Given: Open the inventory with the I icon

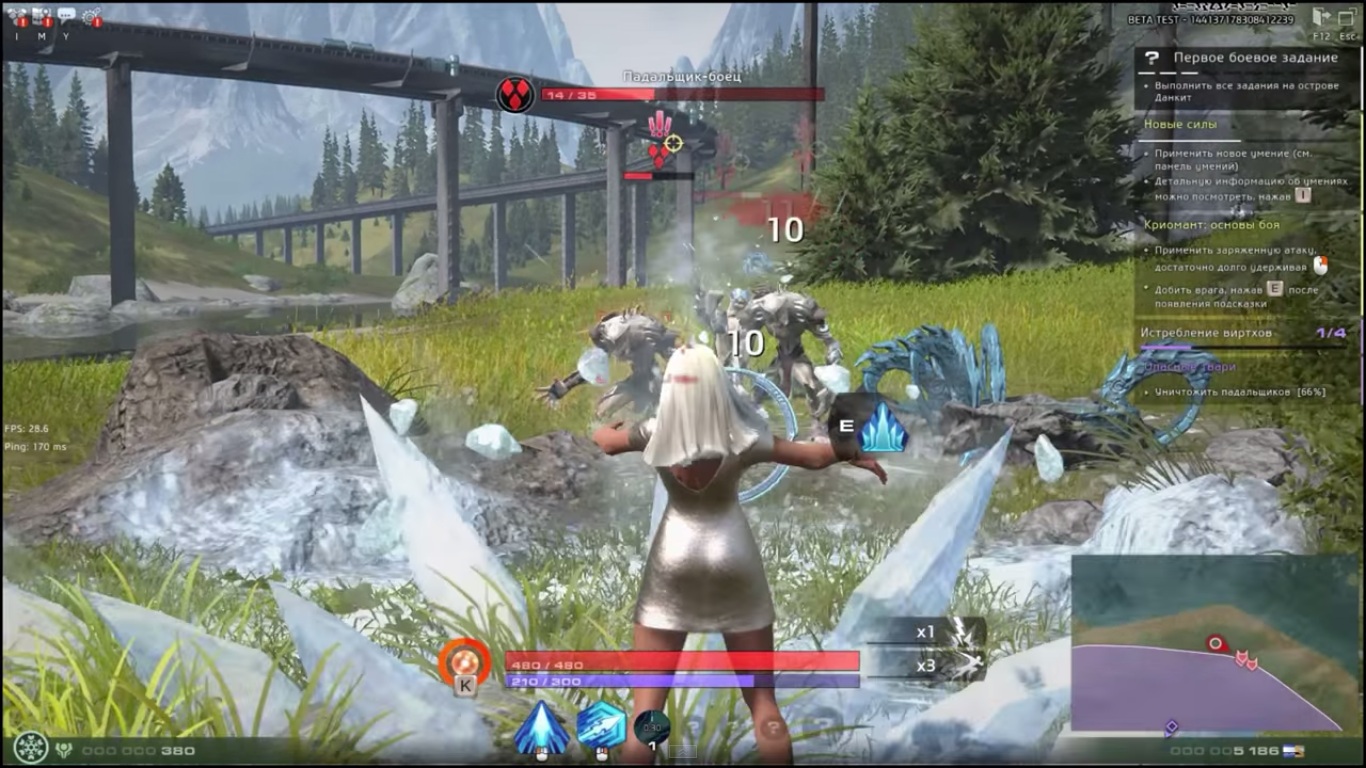Looking at the screenshot, I should click(x=17, y=16).
